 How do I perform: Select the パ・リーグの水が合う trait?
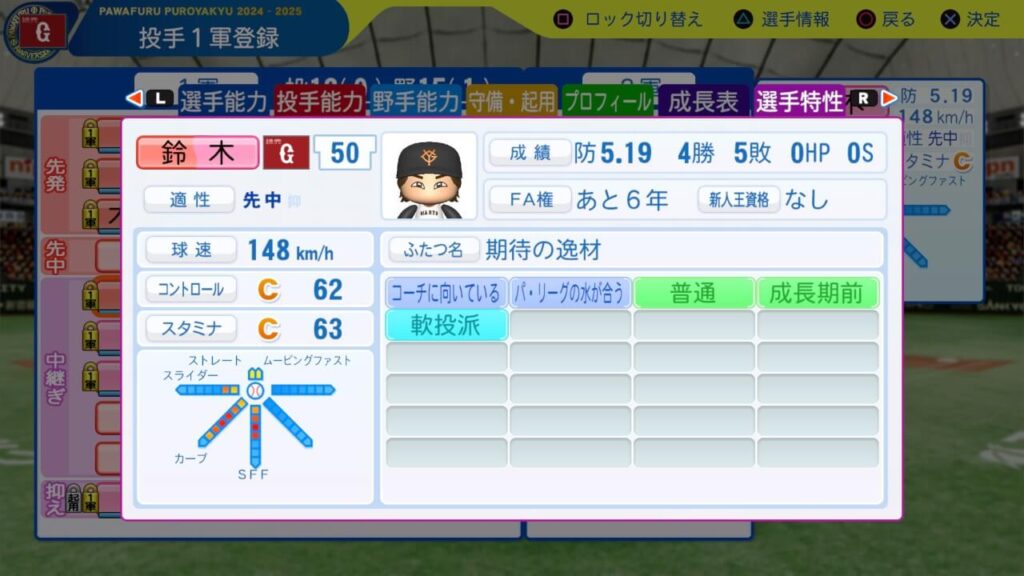[x=570, y=293]
